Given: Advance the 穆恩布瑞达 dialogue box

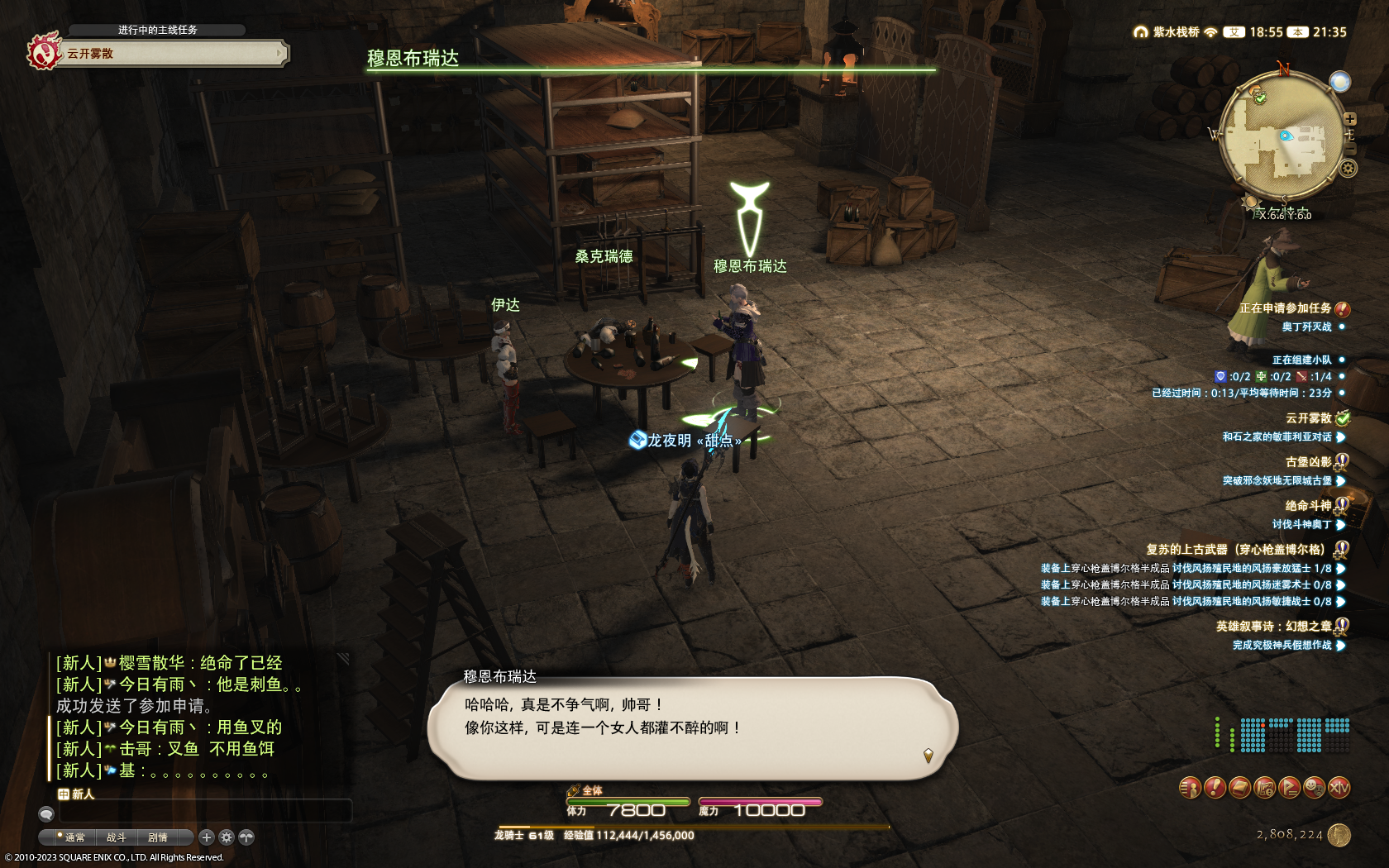Looking at the screenshot, I should 693,727.
